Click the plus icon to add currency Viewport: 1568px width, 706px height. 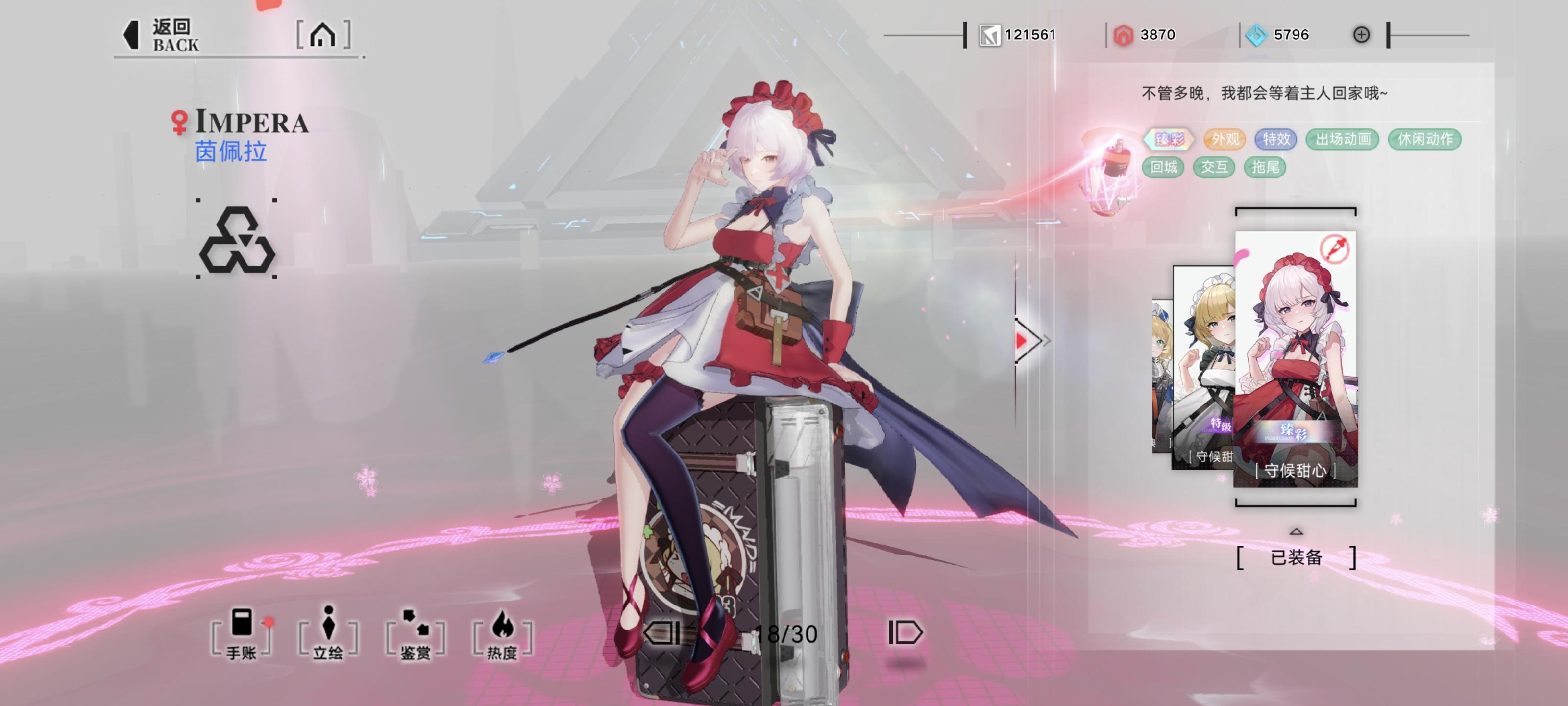click(x=1362, y=35)
